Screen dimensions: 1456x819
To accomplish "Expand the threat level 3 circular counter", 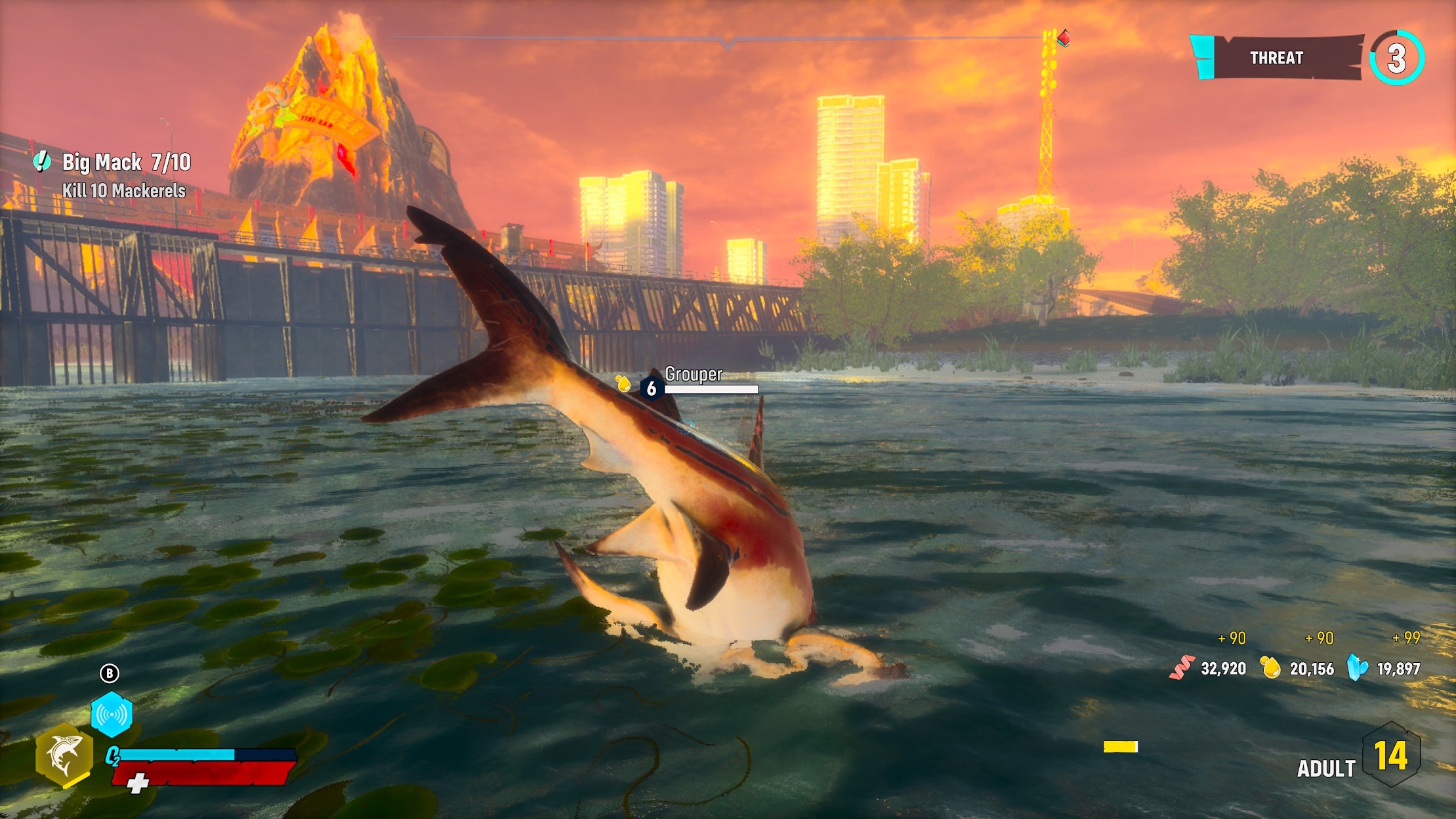I will pyautogui.click(x=1396, y=59).
